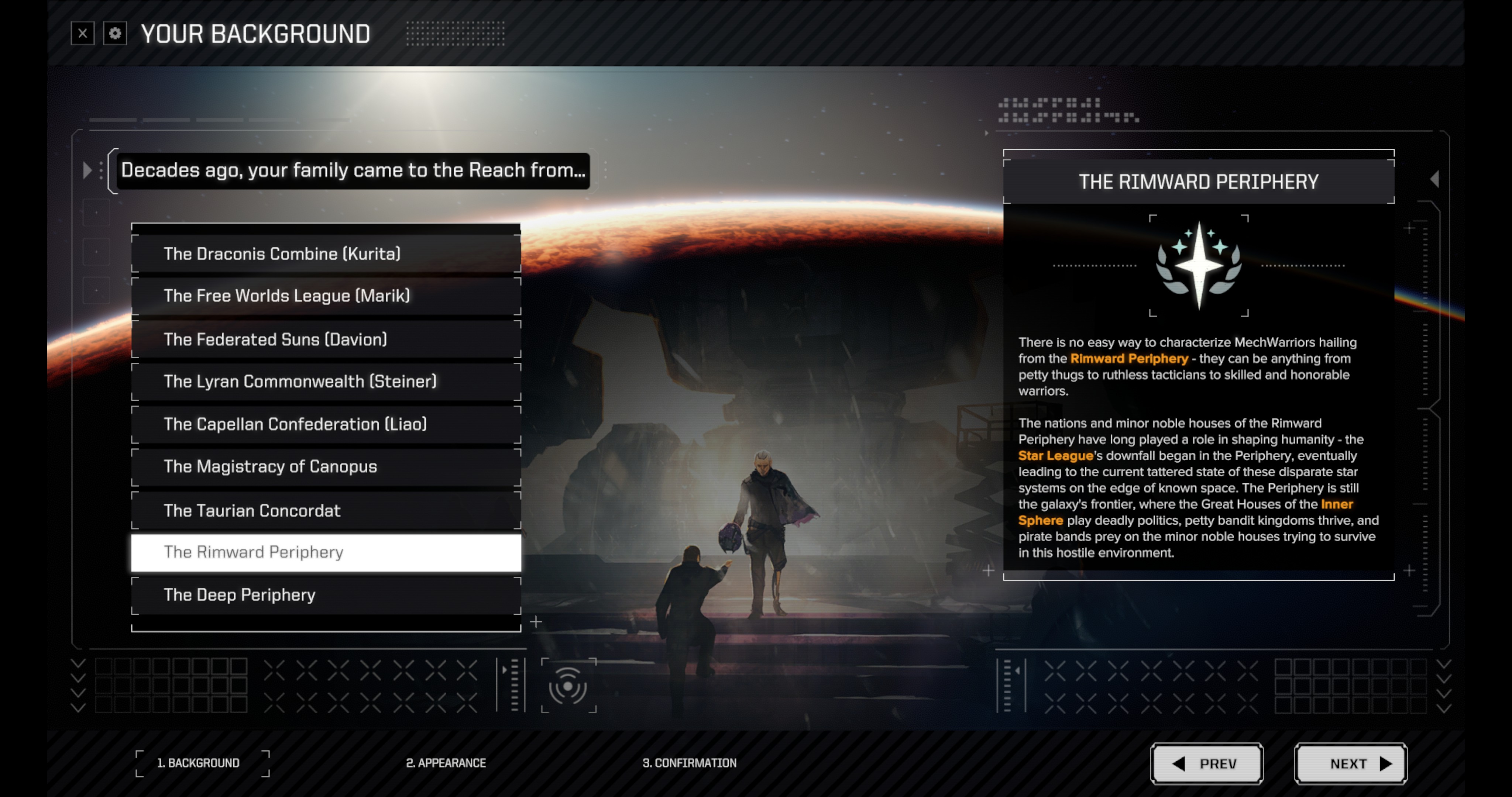Choose The Capellan Confederation (Liao)
The image size is (1512, 797).
(326, 424)
